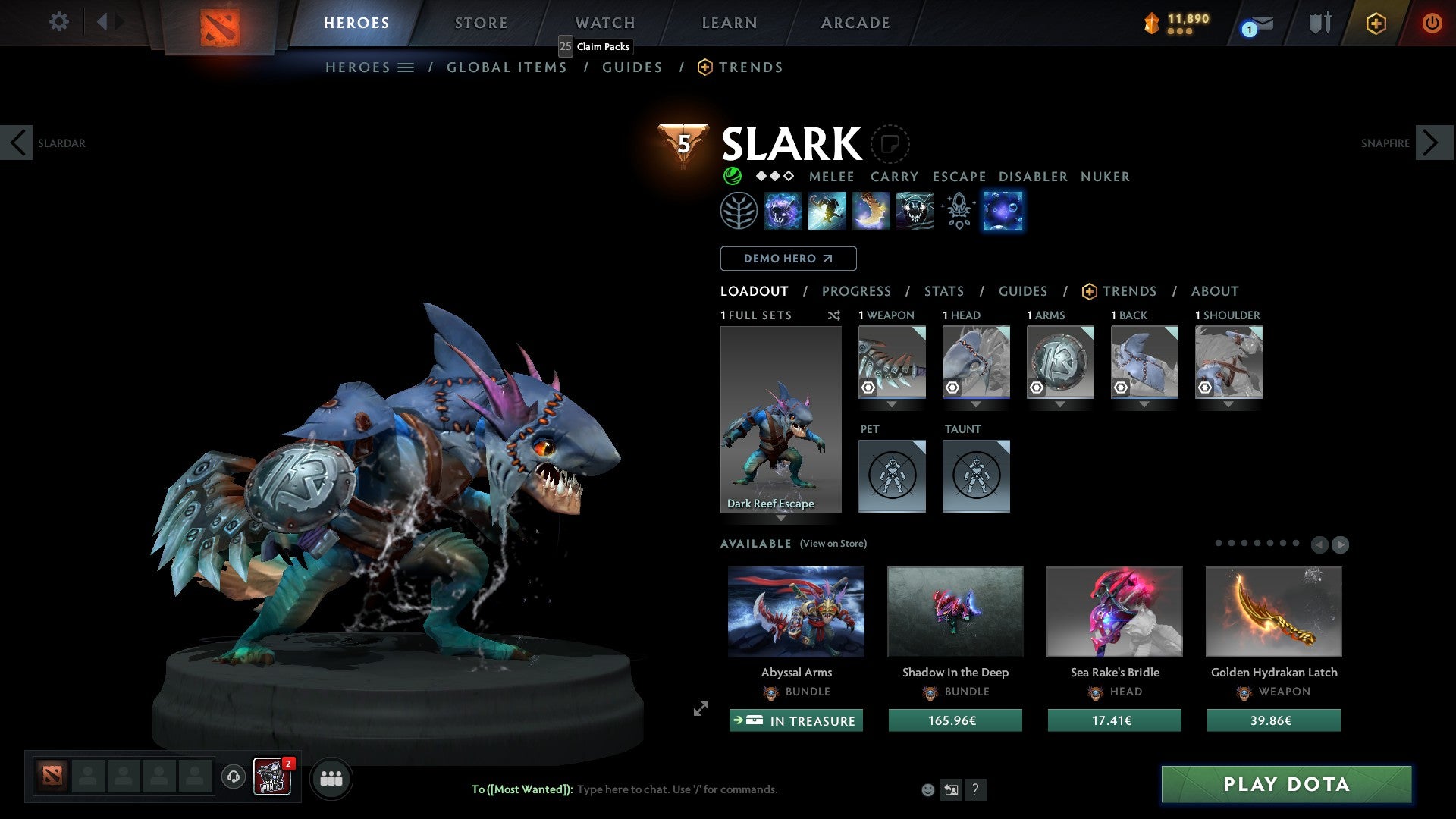Select the Pounce ability icon
The image size is (1456, 819).
pos(827,211)
